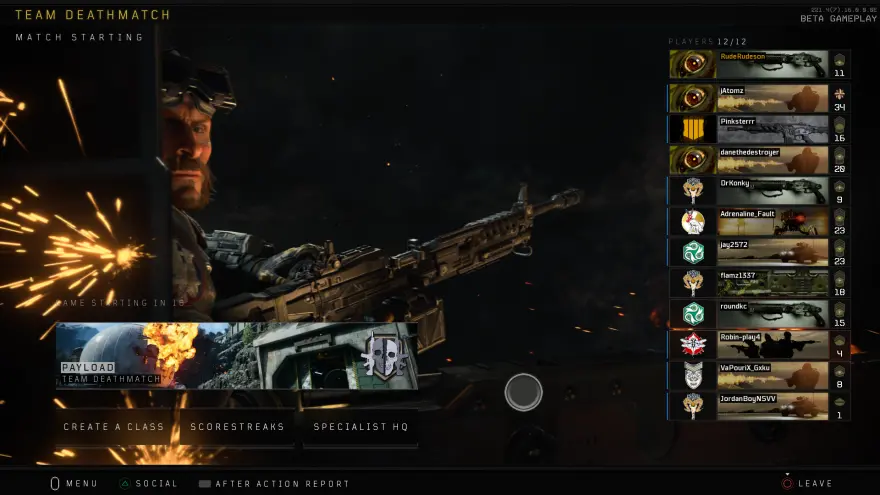Viewport: 880px width, 495px height.
Task: Select the DrKonky player row
Action: pos(759,191)
